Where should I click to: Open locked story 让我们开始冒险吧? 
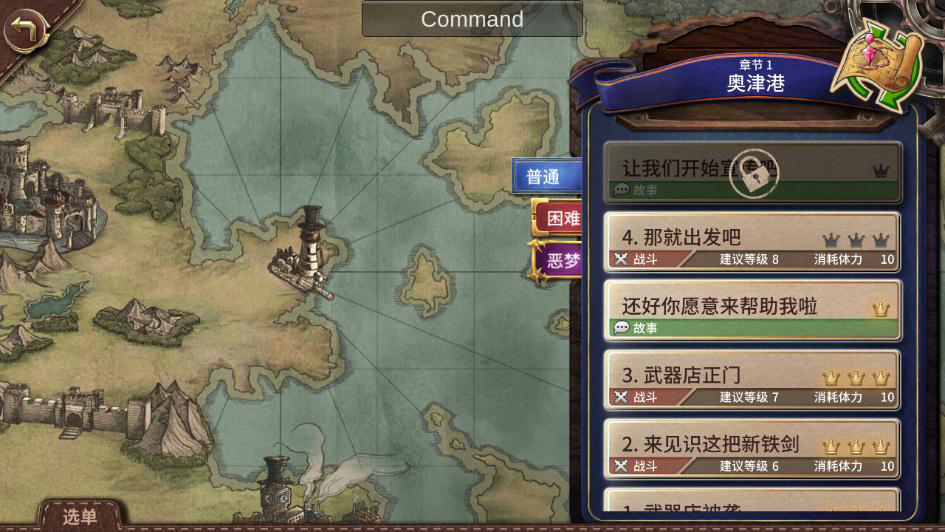pos(752,174)
